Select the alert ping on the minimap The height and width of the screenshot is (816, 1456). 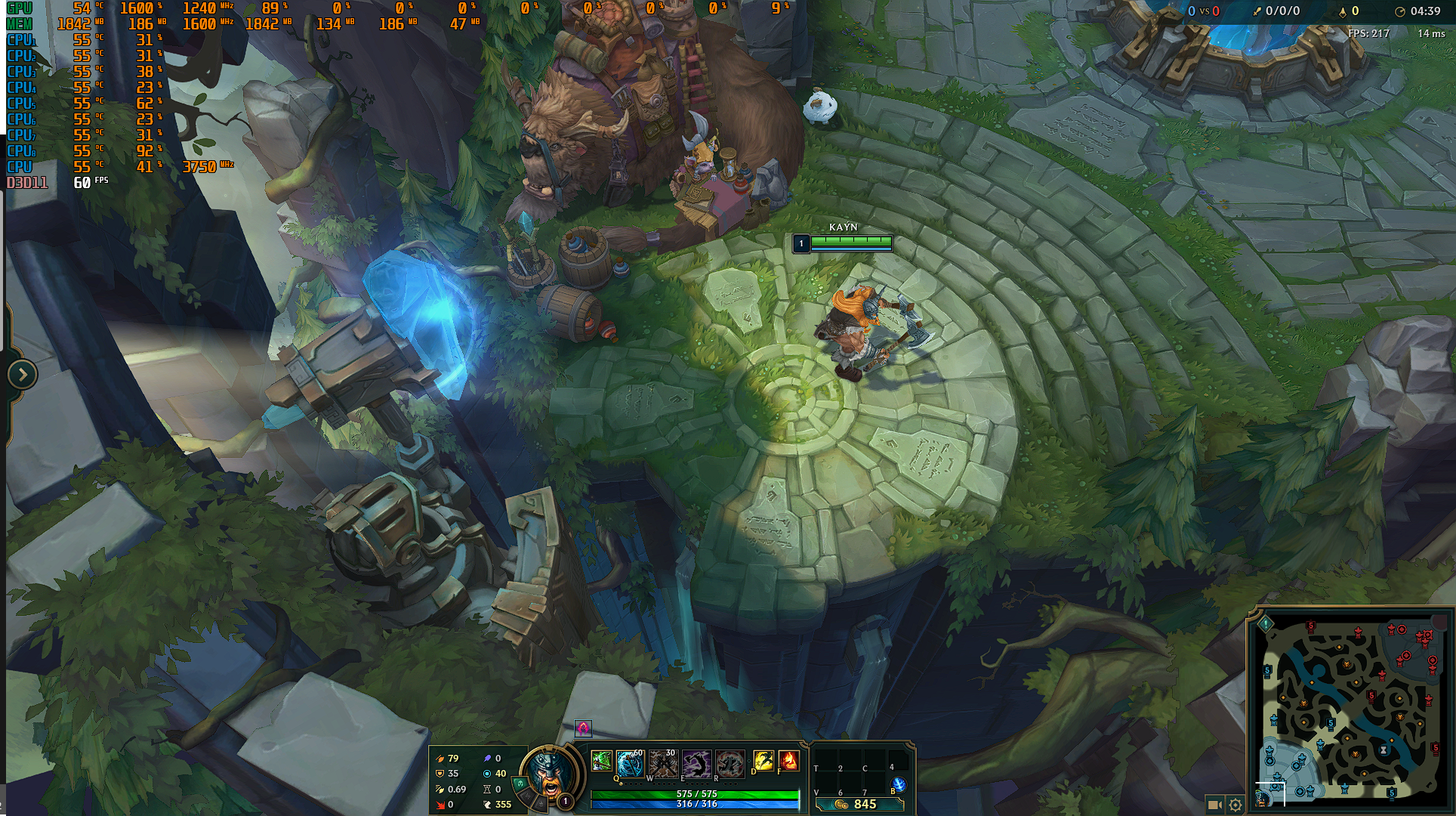[x=1266, y=624]
